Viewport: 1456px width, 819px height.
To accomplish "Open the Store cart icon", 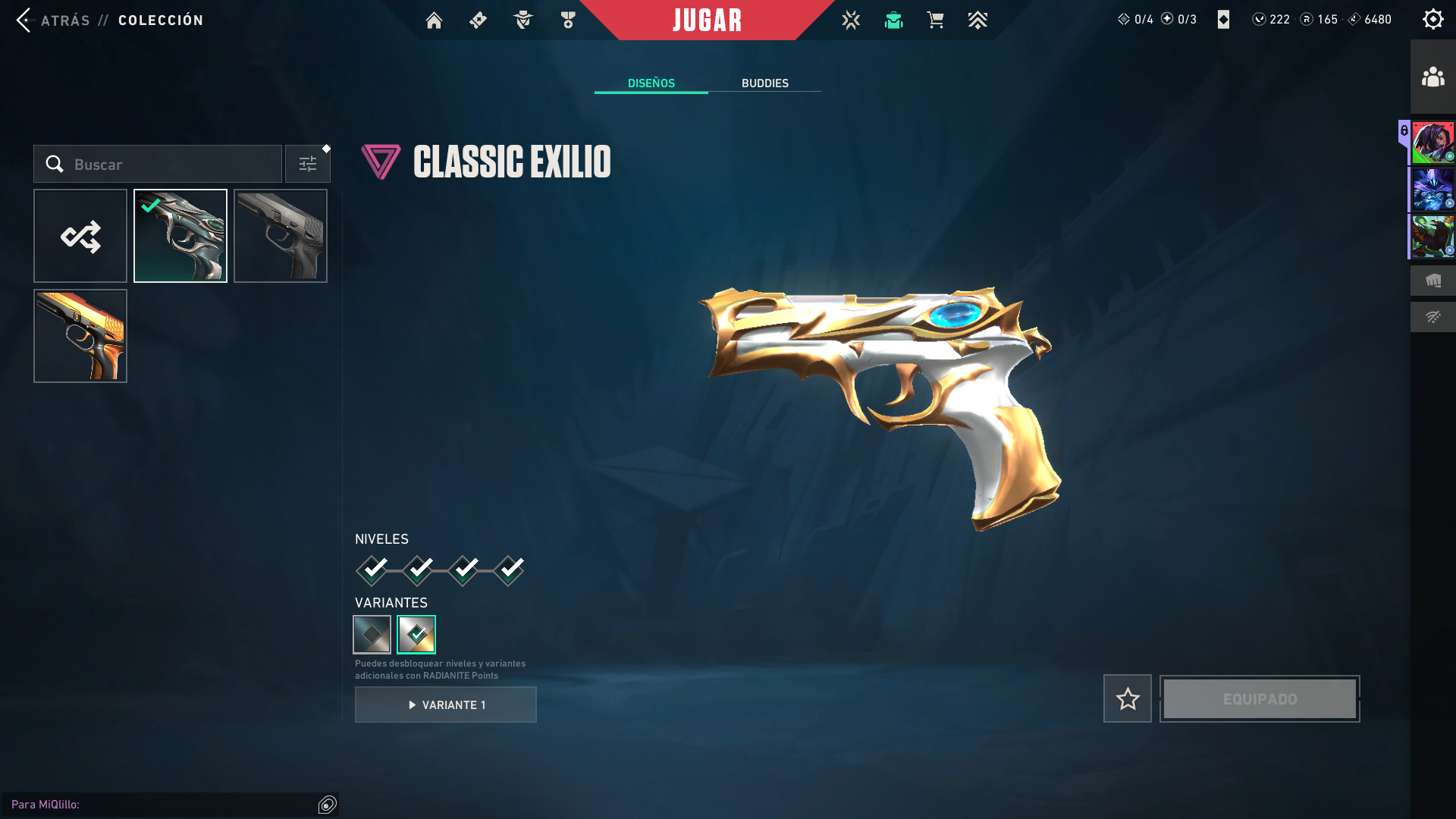I will pos(936,20).
